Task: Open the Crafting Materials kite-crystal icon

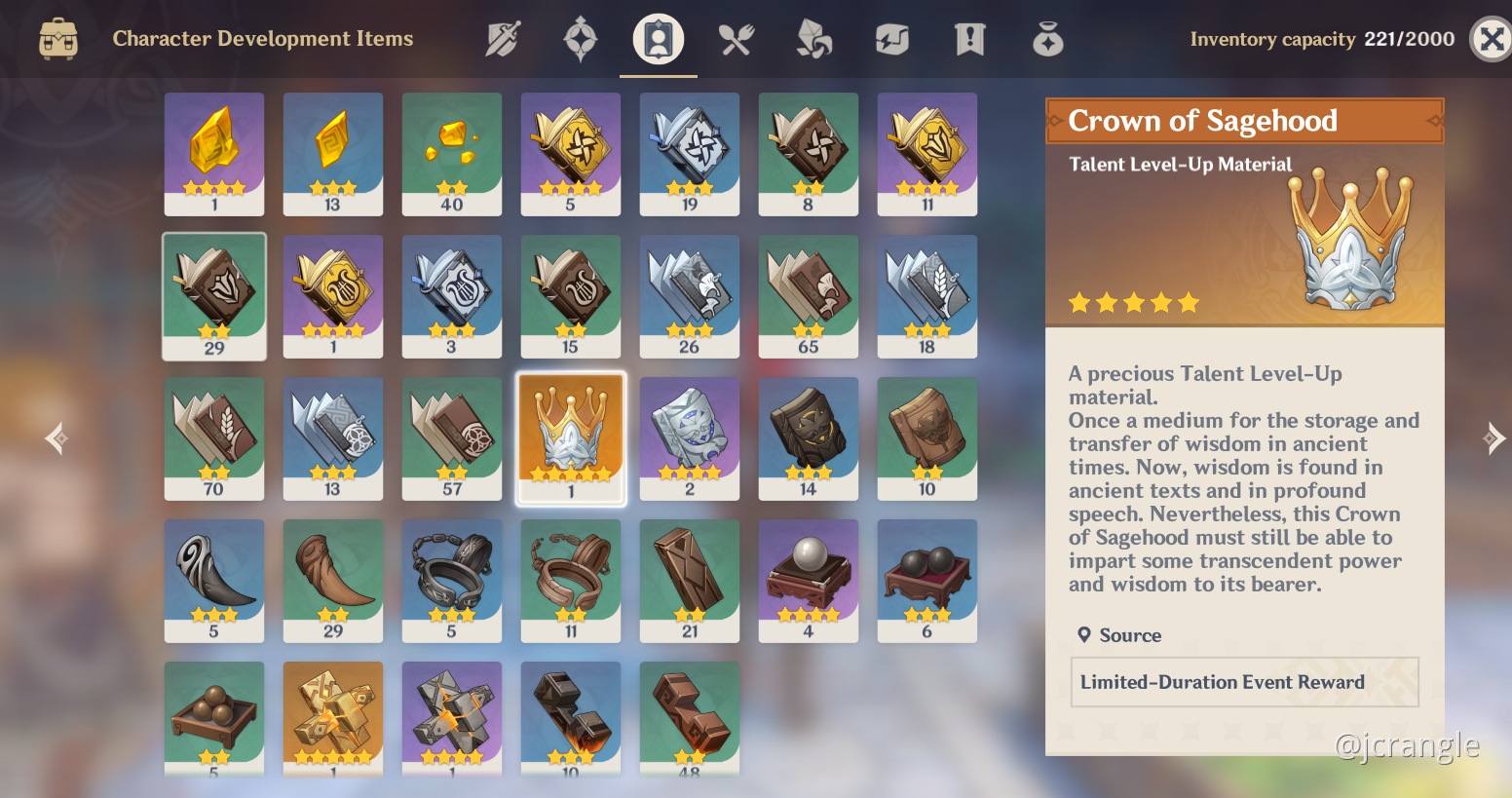Action: (x=813, y=39)
